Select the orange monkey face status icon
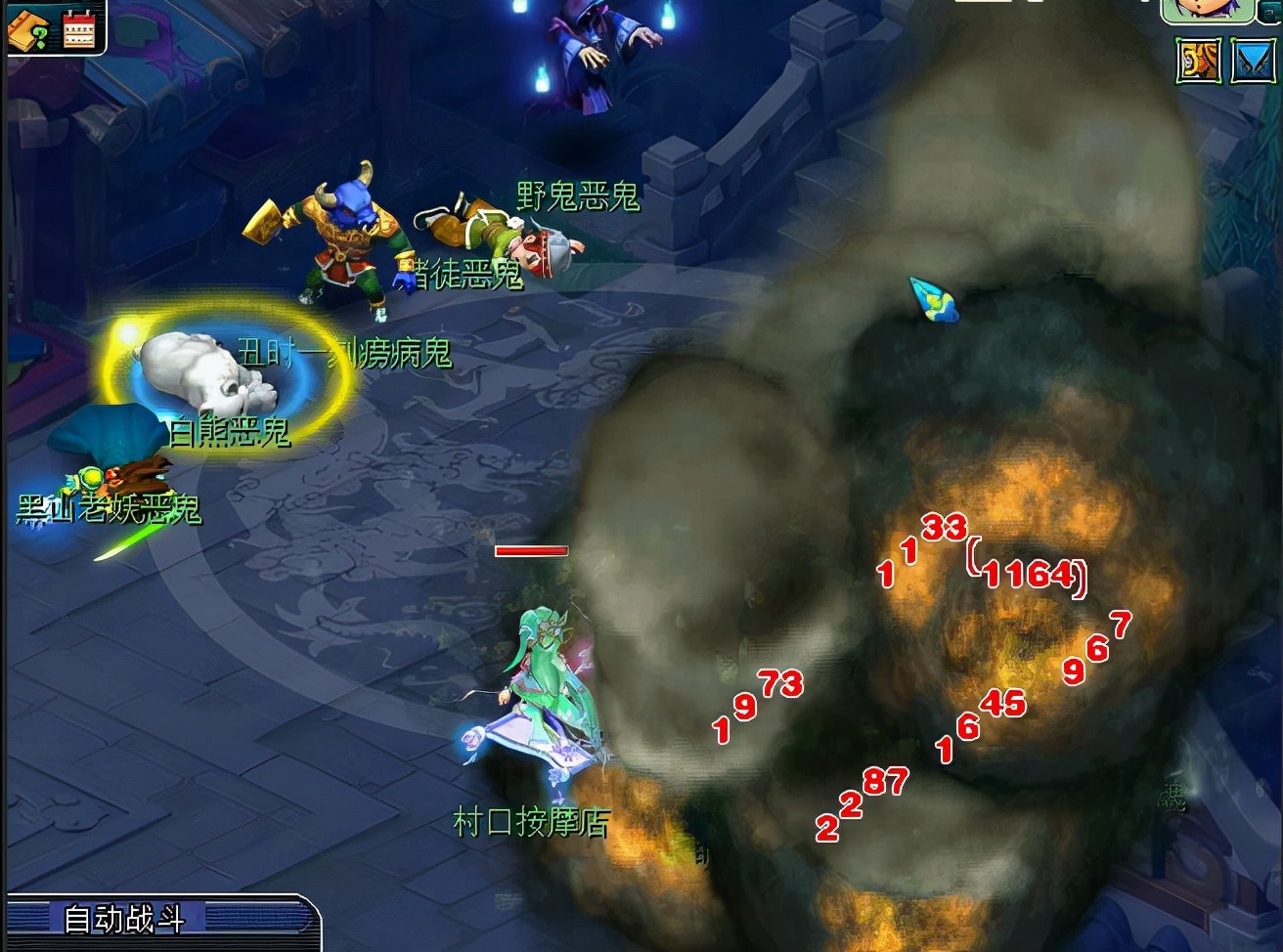 [x=1197, y=61]
